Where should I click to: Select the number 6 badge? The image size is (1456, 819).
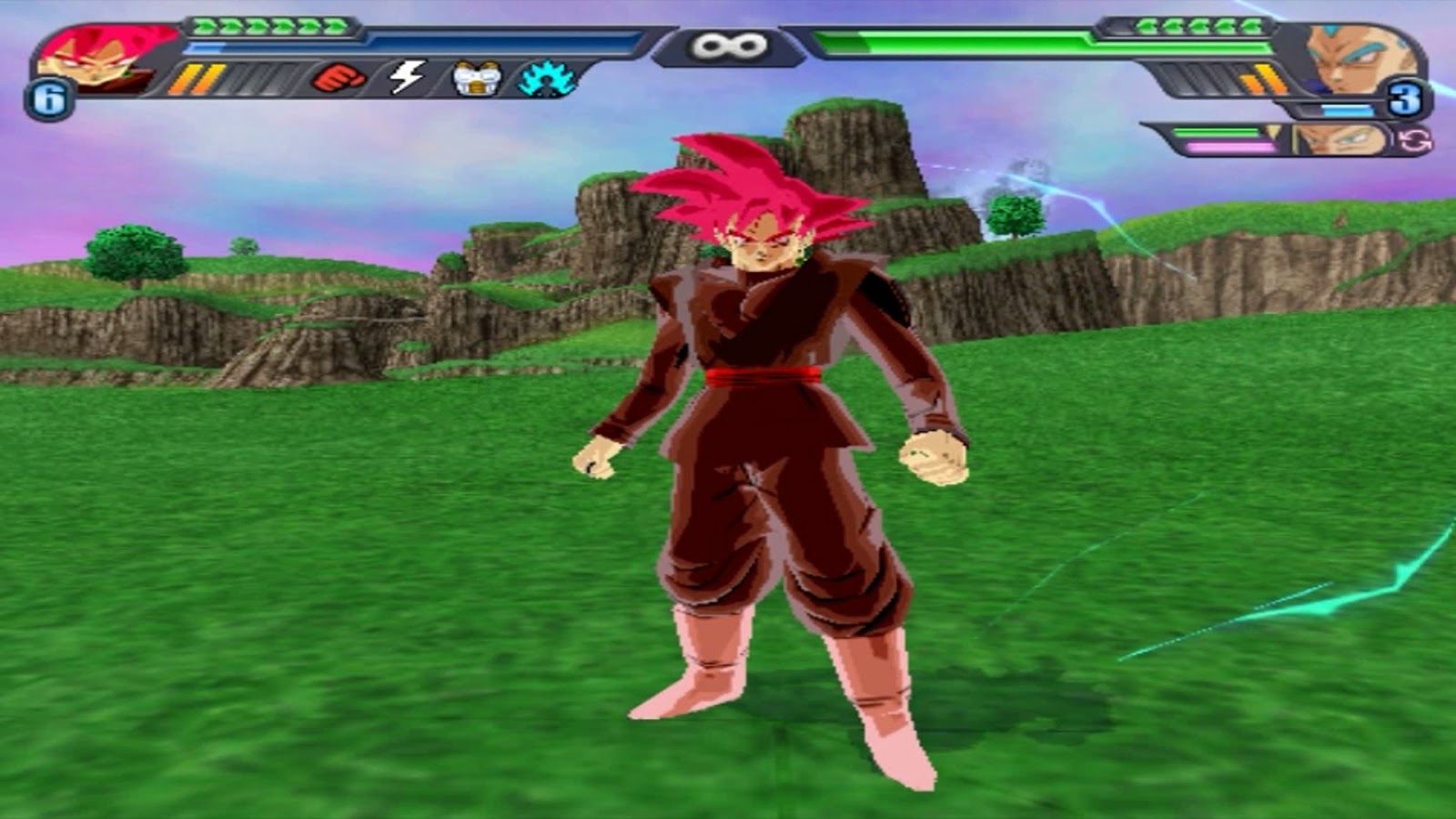coord(48,96)
